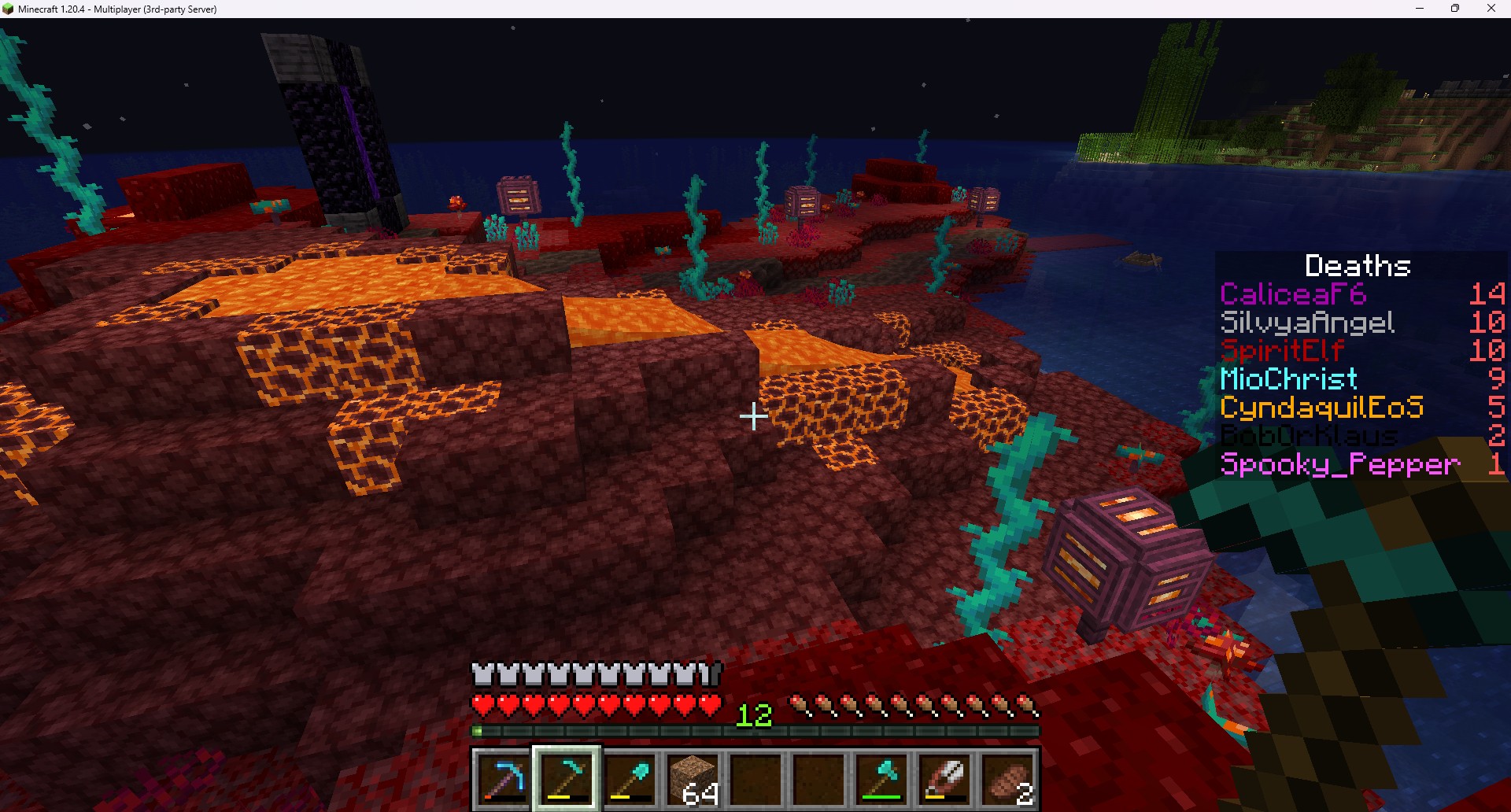Switch to the diamond shovel slot
This screenshot has width=1511, height=812.
click(630, 778)
